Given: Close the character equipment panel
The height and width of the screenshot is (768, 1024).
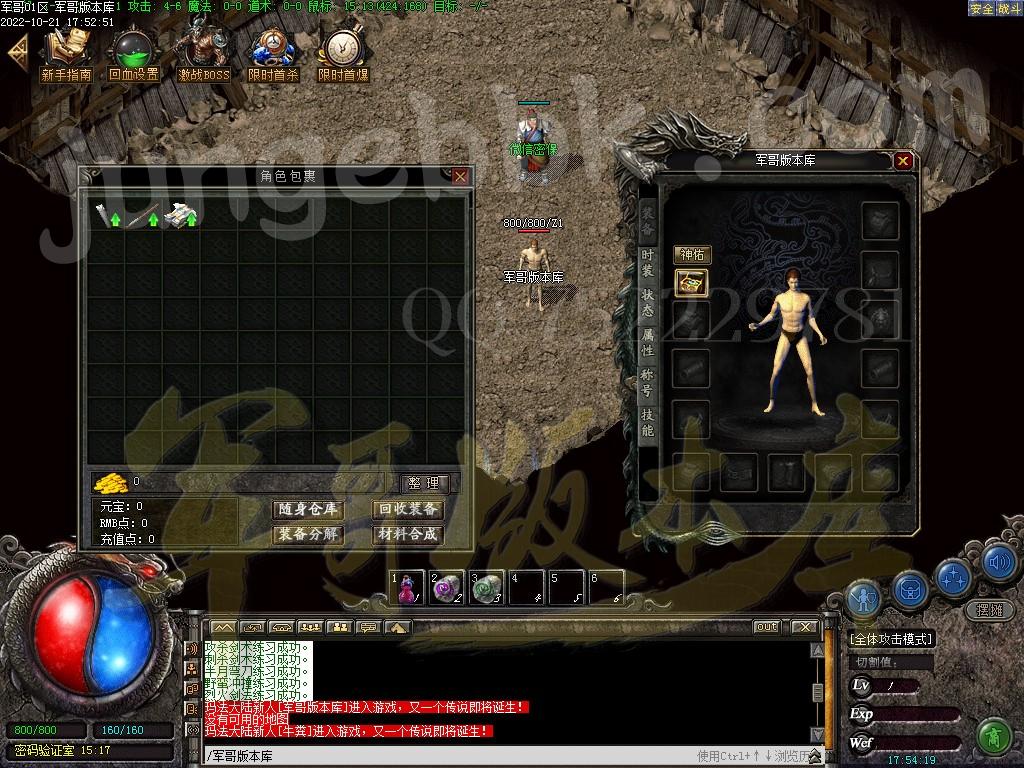Looking at the screenshot, I should click(903, 160).
